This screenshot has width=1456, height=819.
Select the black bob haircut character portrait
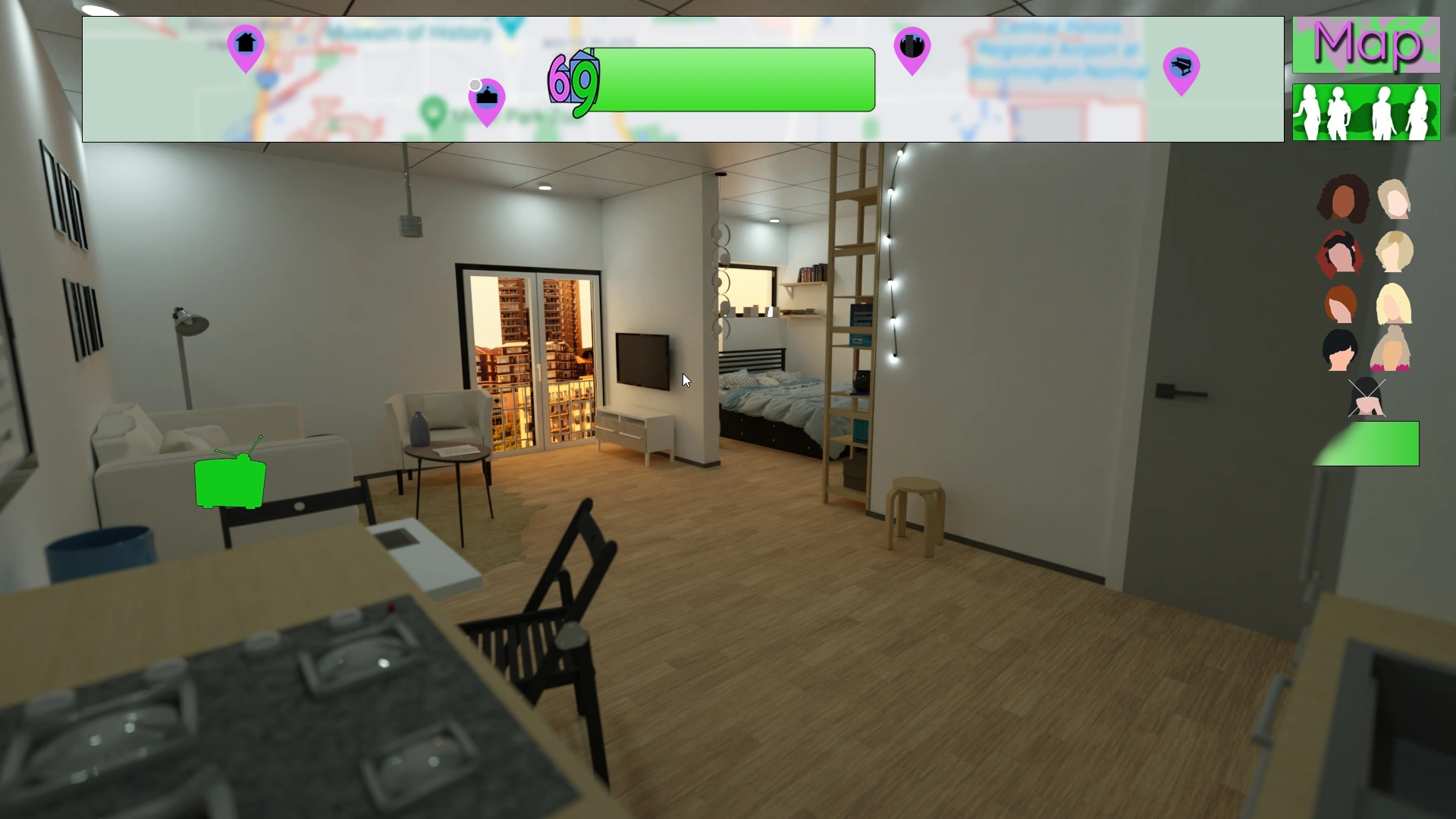coord(1340,351)
